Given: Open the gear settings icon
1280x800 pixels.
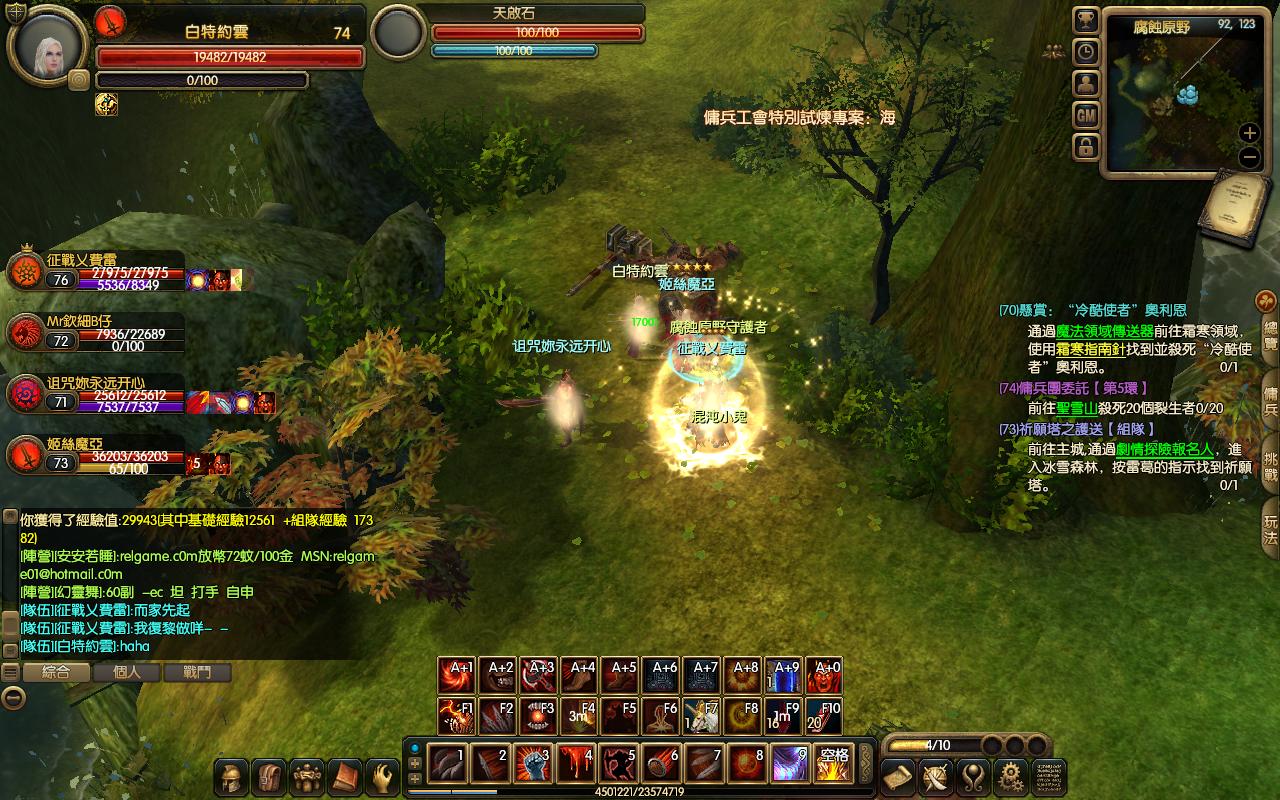Looking at the screenshot, I should [1011, 776].
